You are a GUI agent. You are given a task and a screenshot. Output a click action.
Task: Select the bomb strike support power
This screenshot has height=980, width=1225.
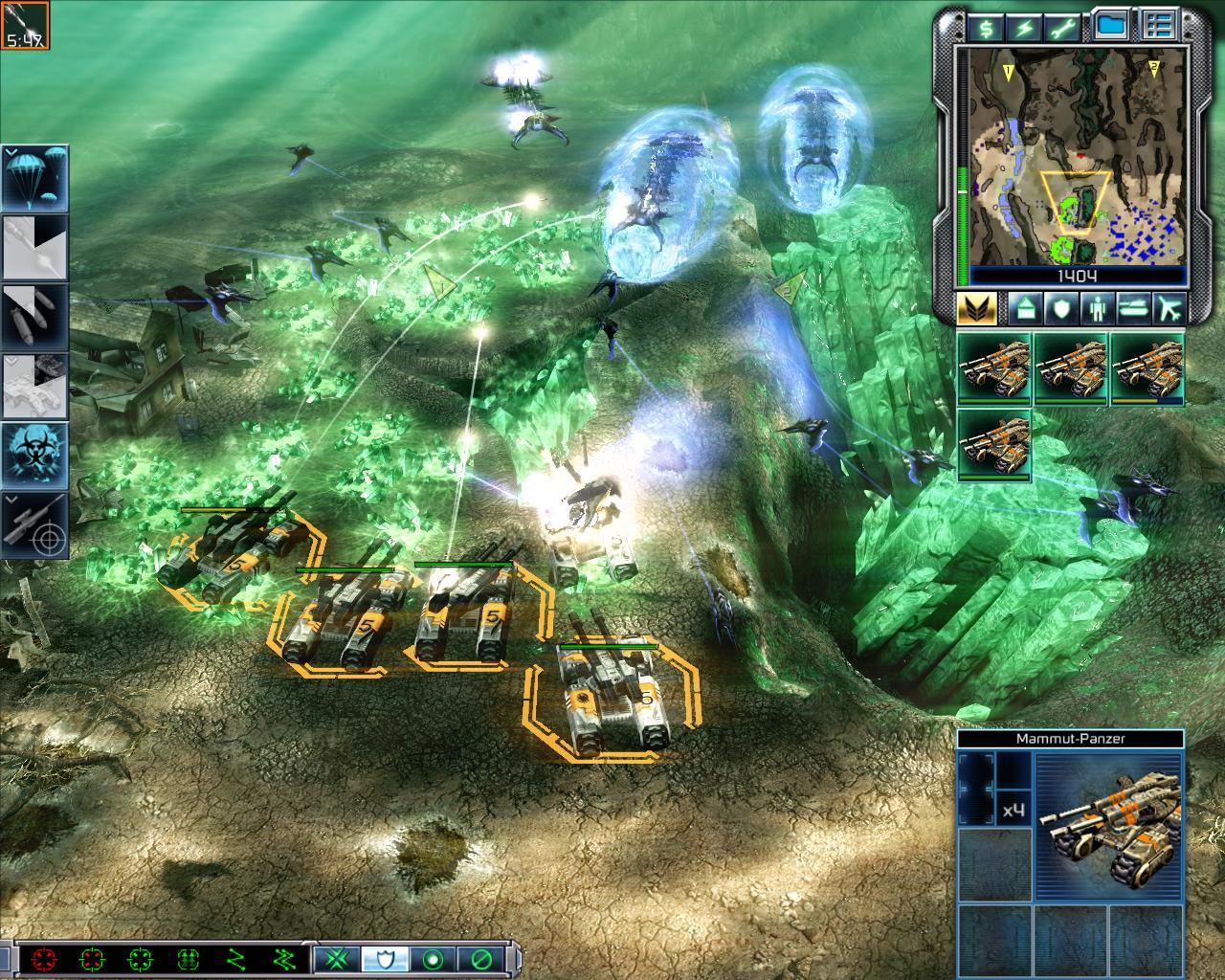click(x=34, y=316)
